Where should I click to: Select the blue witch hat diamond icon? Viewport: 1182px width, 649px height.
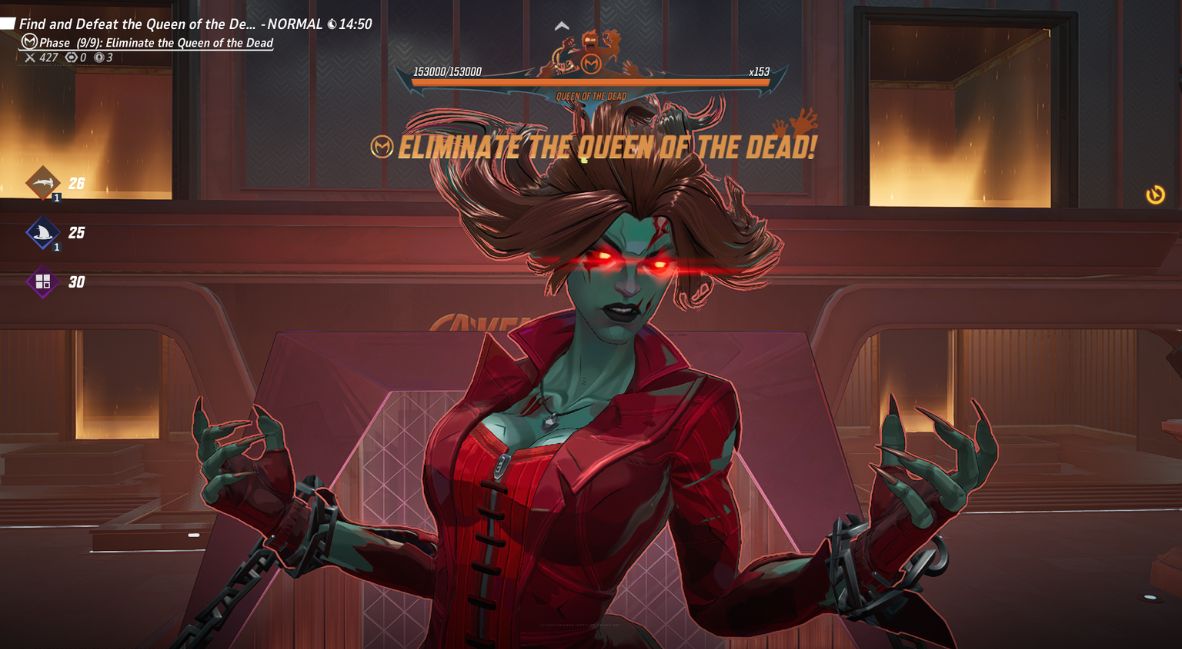43,233
